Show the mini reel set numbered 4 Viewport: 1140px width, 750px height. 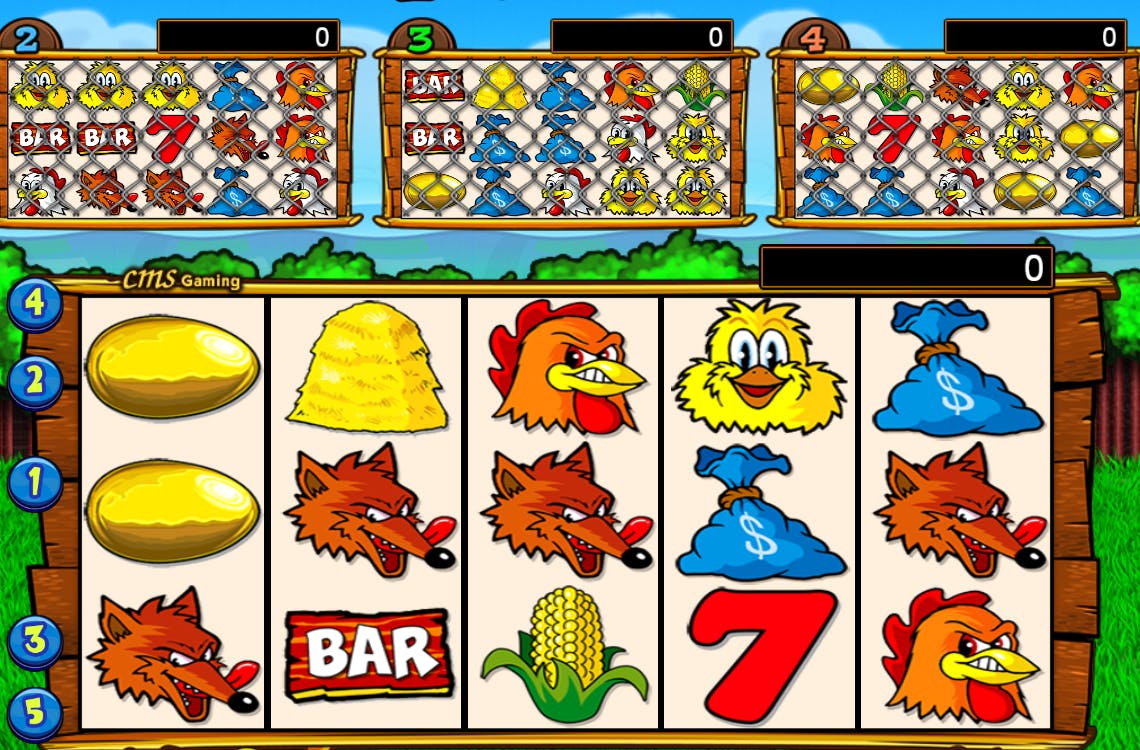click(814, 37)
